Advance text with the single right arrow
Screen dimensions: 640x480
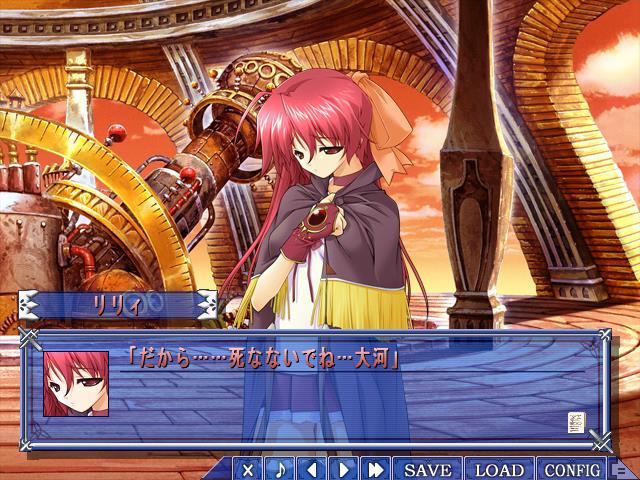click(344, 469)
